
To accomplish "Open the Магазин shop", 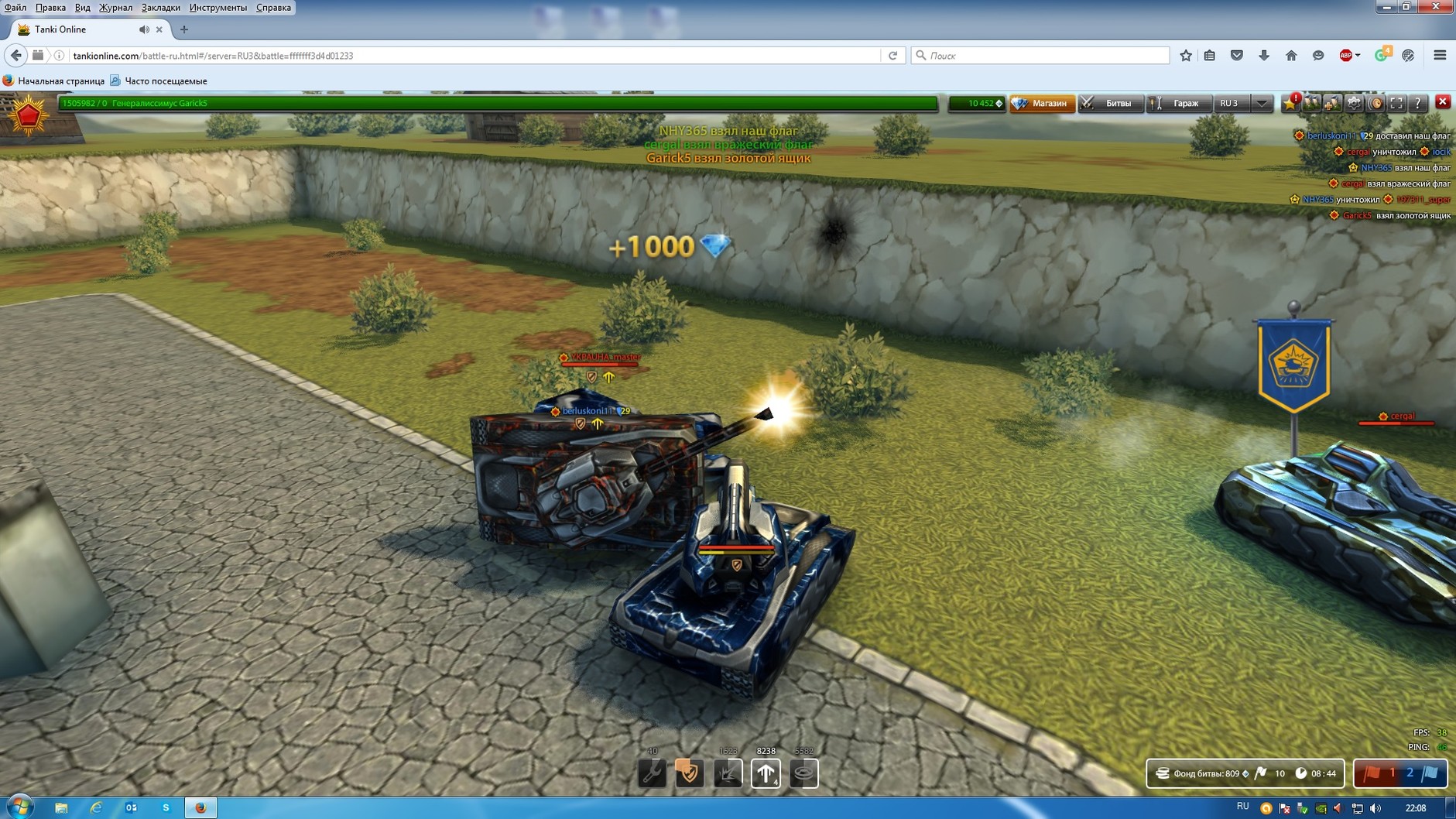I will coord(1042,103).
